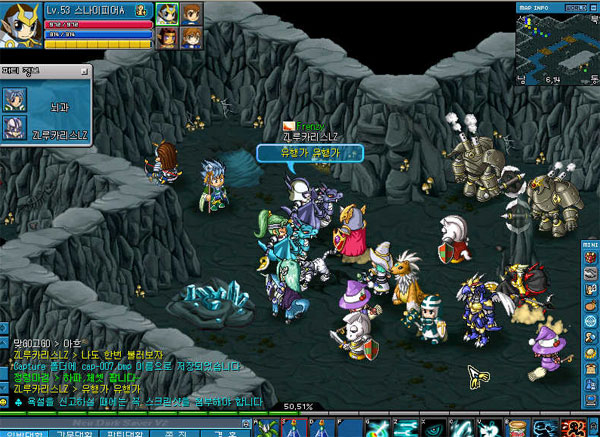Switch to the 일반대화 general chat tab
600x437 pixels.
[x=20, y=431]
